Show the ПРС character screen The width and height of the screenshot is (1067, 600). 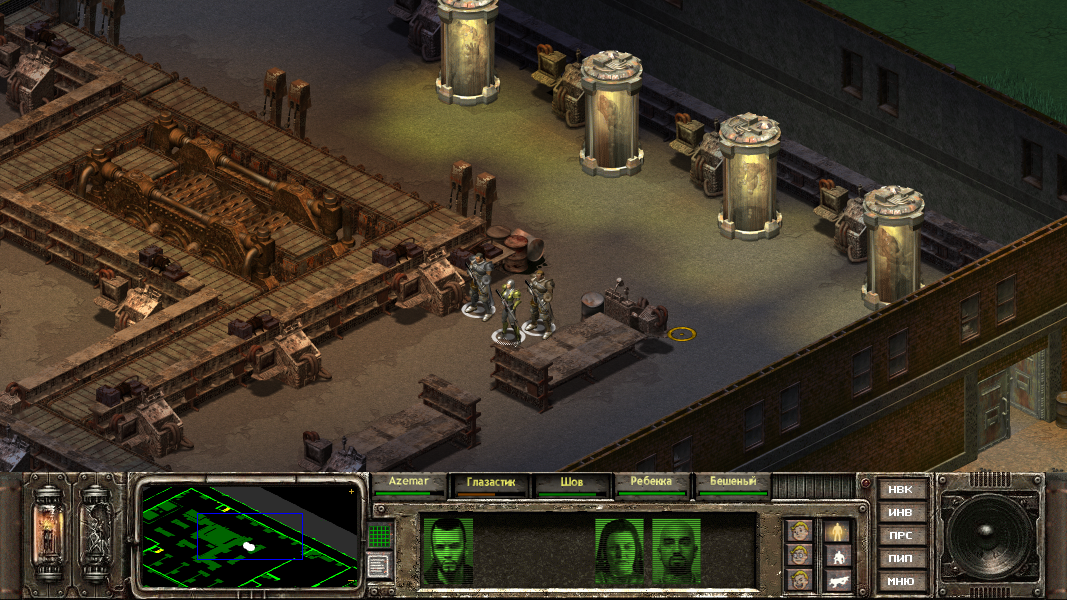[x=900, y=536]
